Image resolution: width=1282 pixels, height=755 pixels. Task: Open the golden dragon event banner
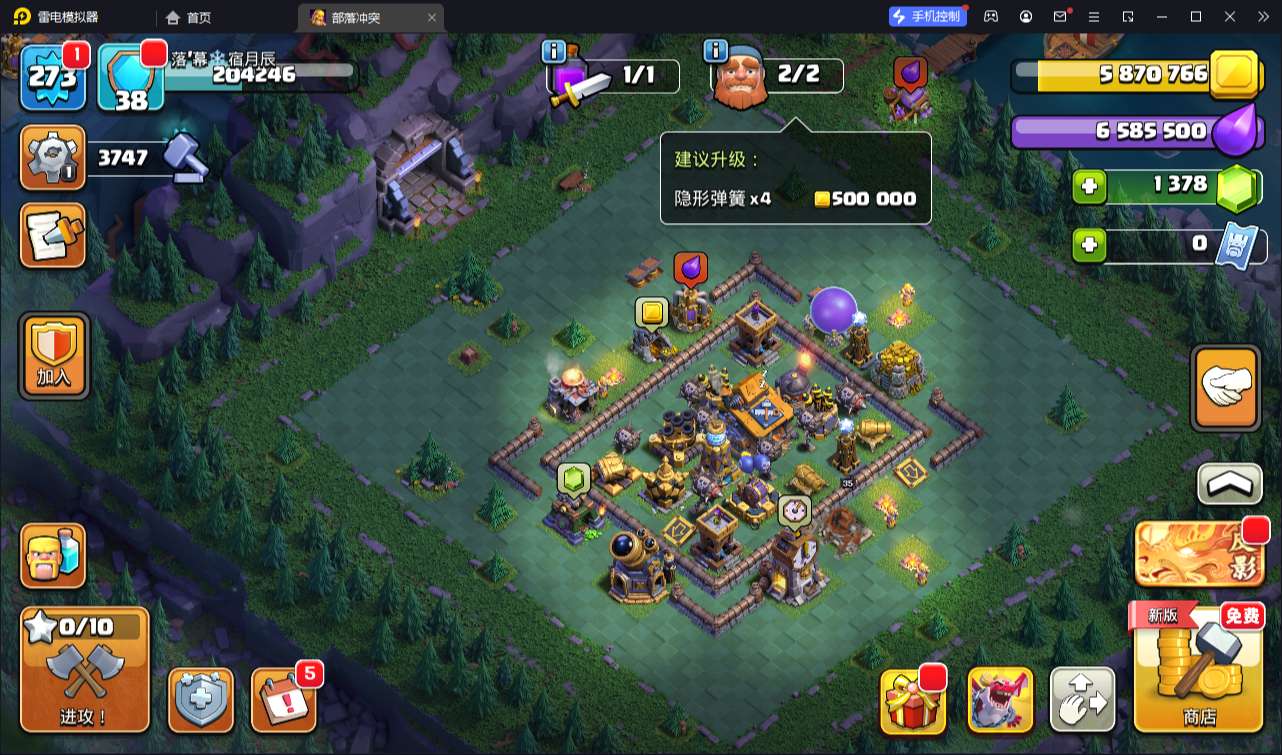[1197, 554]
